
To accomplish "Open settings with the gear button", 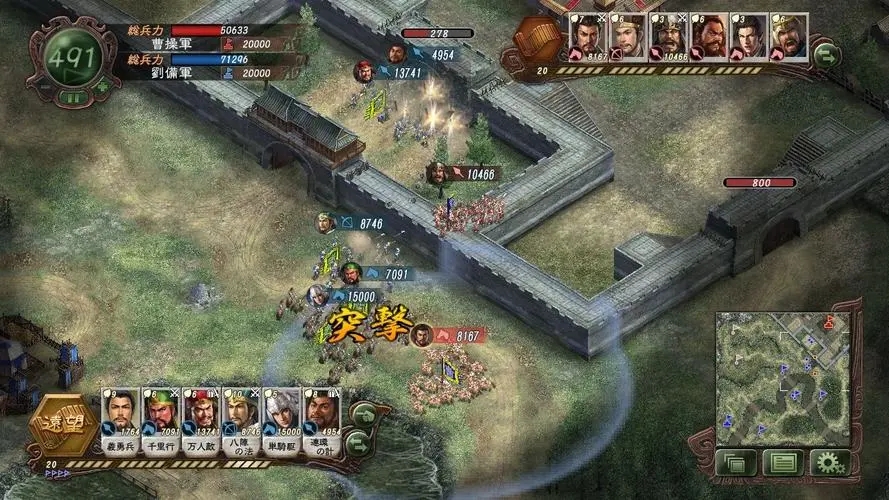I will tap(829, 463).
